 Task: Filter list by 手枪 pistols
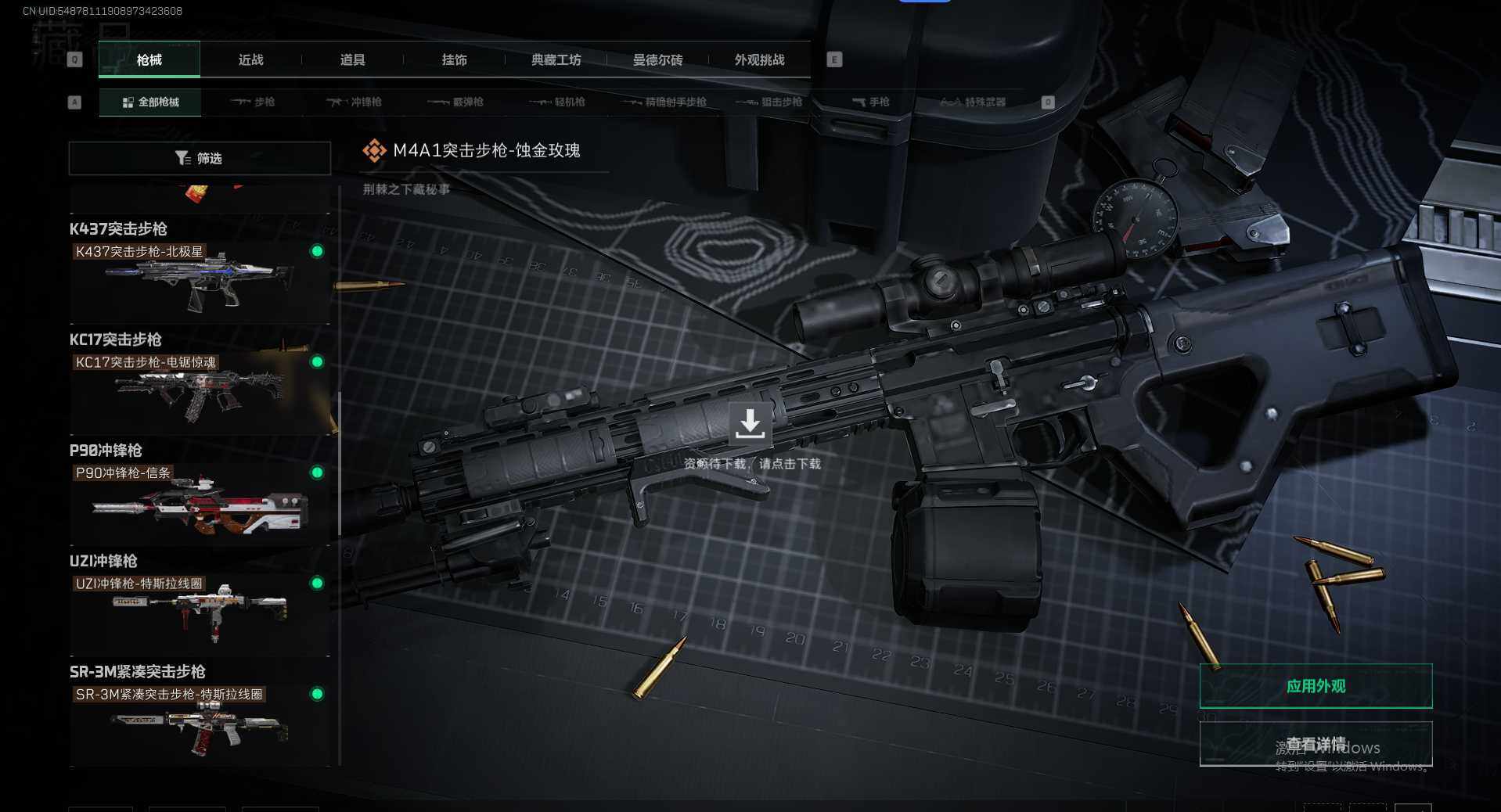point(870,102)
